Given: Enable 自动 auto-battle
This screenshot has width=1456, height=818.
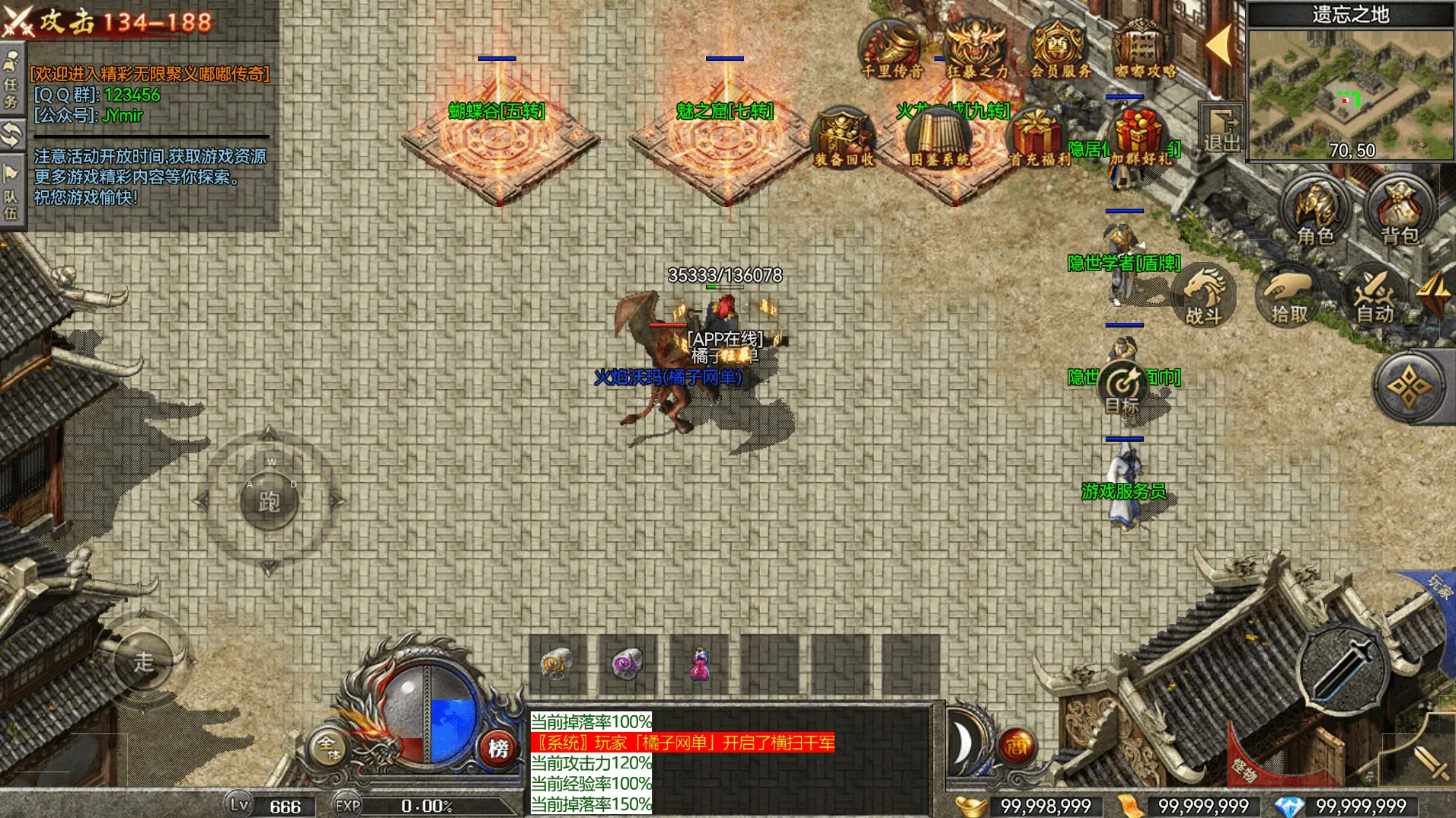Looking at the screenshot, I should (1375, 296).
